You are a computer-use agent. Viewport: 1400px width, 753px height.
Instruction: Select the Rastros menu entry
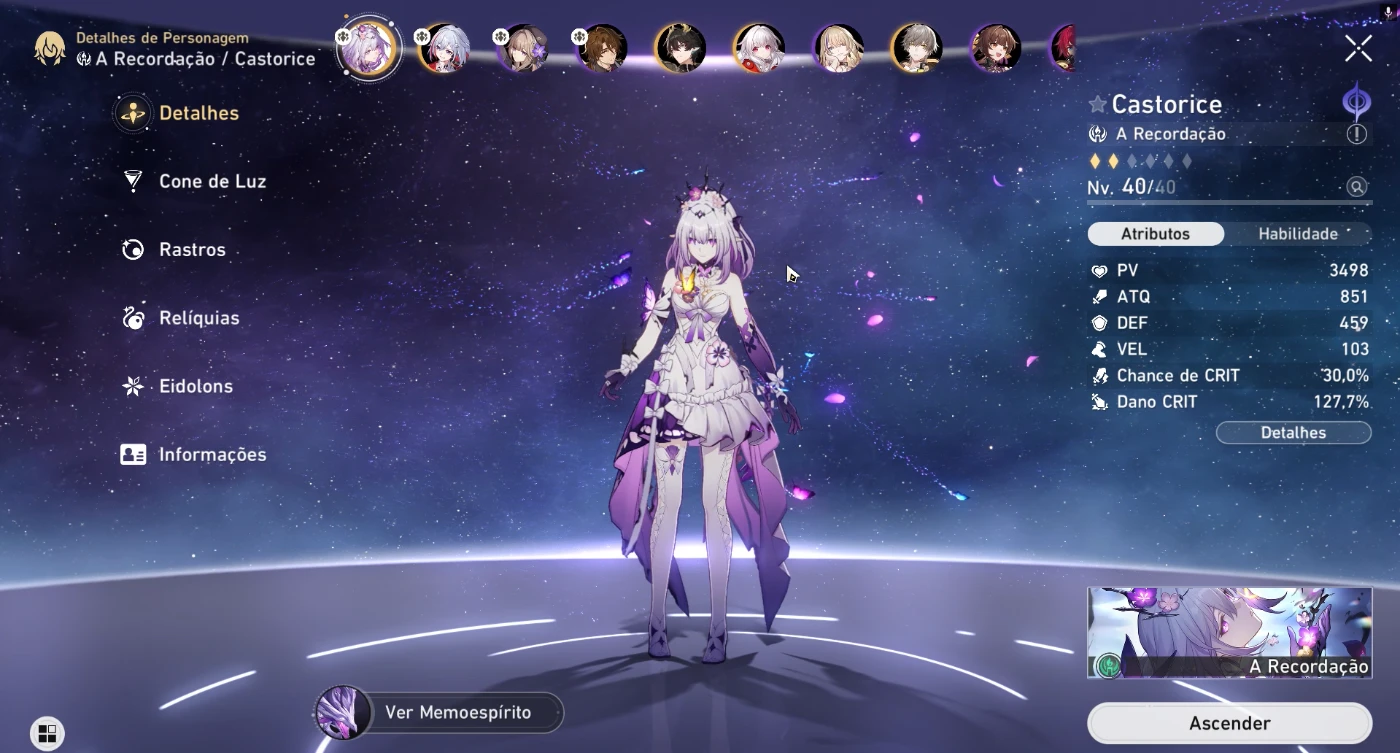pos(192,250)
